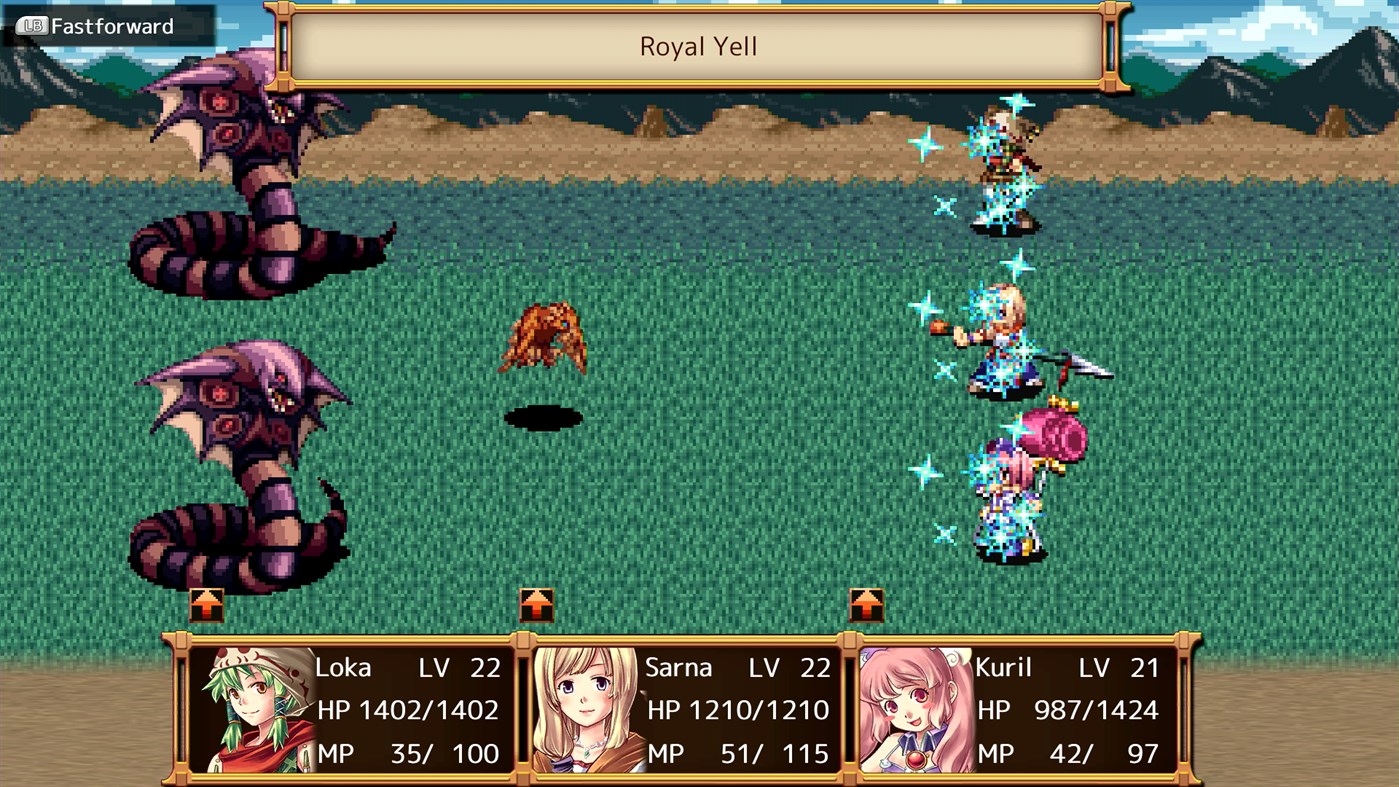Click the orange arrow icon above Loka's panel
Screen dimensions: 1399x787
point(207,603)
